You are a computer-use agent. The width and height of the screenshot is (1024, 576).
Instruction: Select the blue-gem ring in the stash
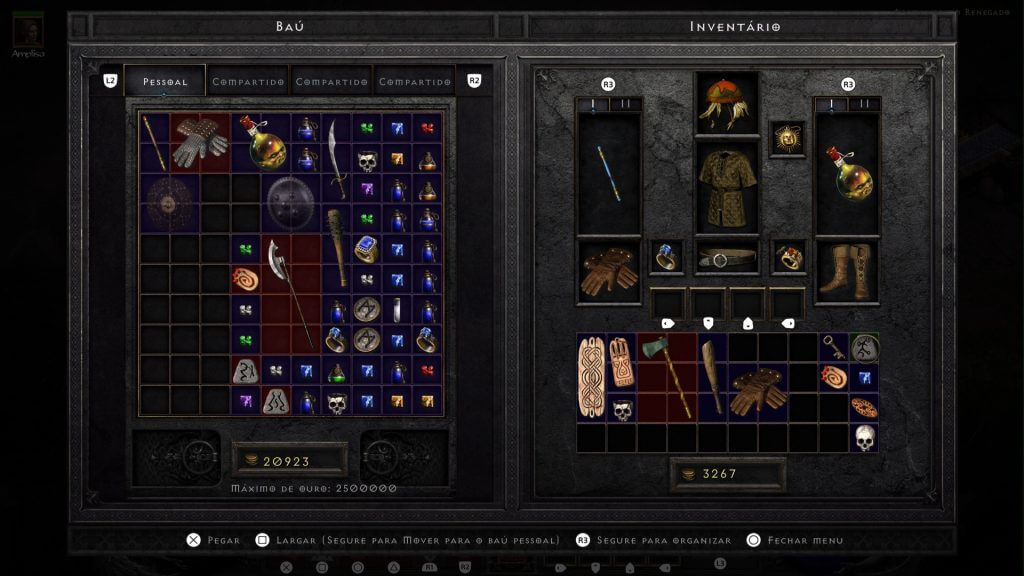367,248
